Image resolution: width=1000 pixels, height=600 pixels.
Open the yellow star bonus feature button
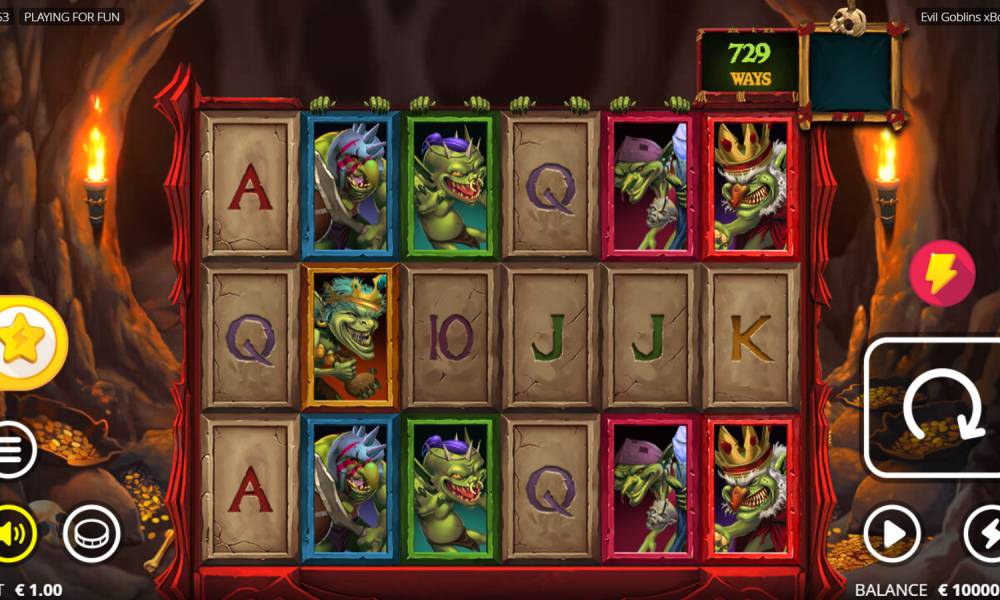click(x=24, y=343)
